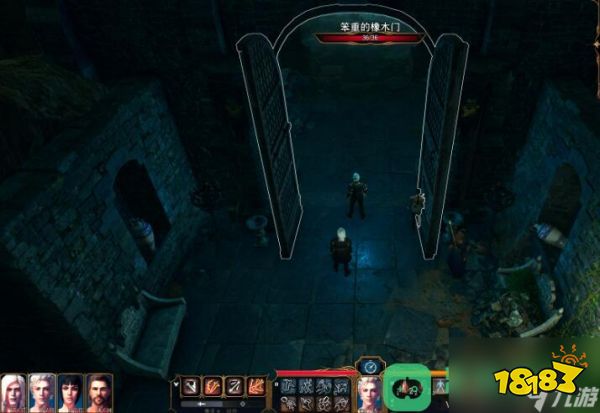
Task: Click the humanoid figure icon at the hotbar's right
Action: coord(439,386)
